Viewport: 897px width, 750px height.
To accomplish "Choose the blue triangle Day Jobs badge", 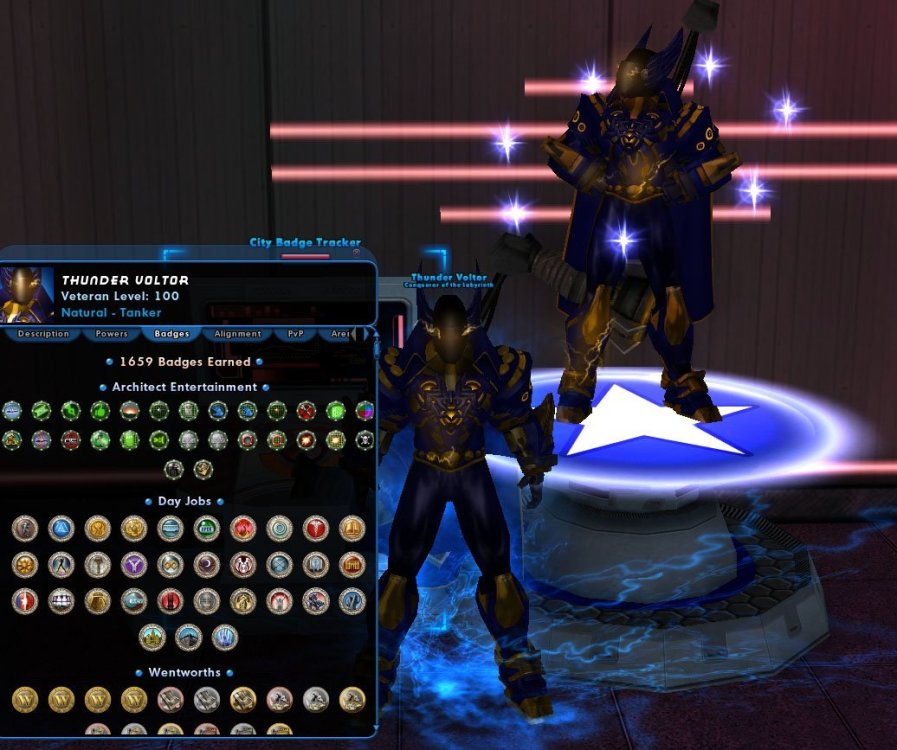I will (61, 528).
